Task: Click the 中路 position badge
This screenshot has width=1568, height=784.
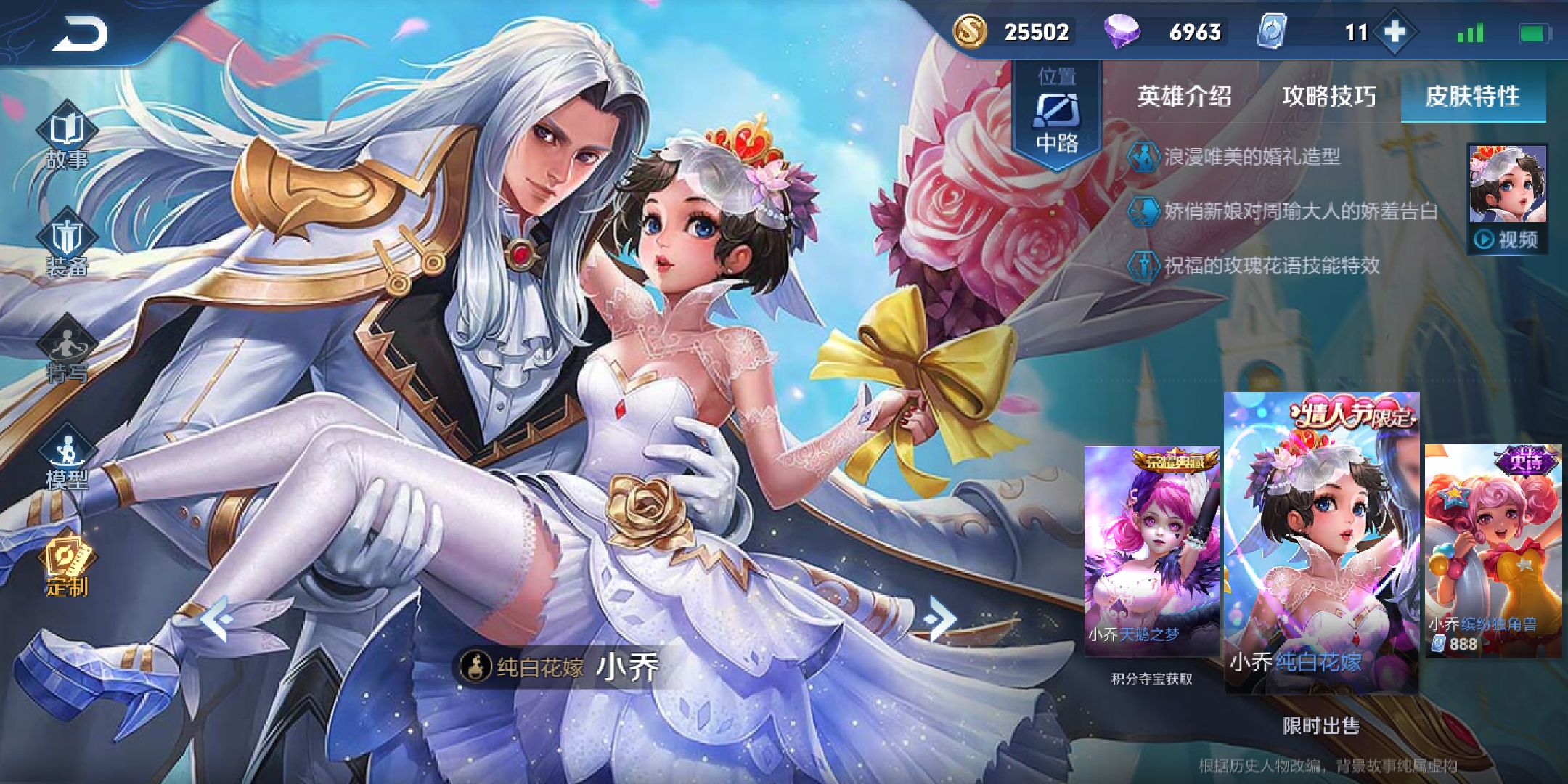Action: coord(1057,116)
